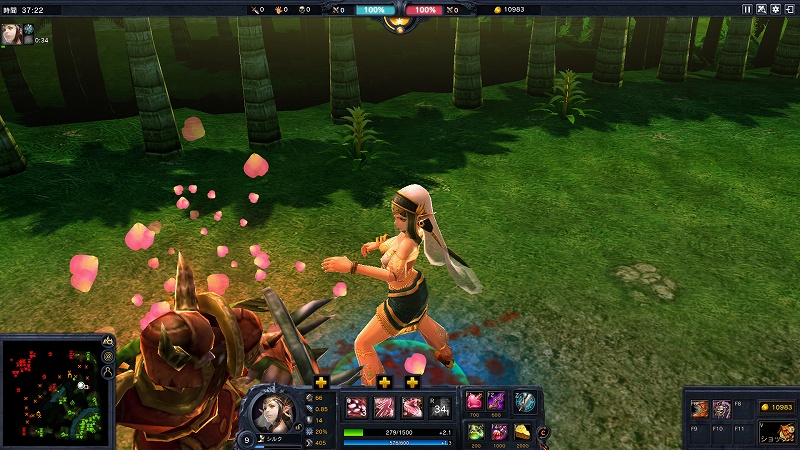The height and width of the screenshot is (450, 800).
Task: Activate the second ability with red slashes
Action: [x=384, y=407]
